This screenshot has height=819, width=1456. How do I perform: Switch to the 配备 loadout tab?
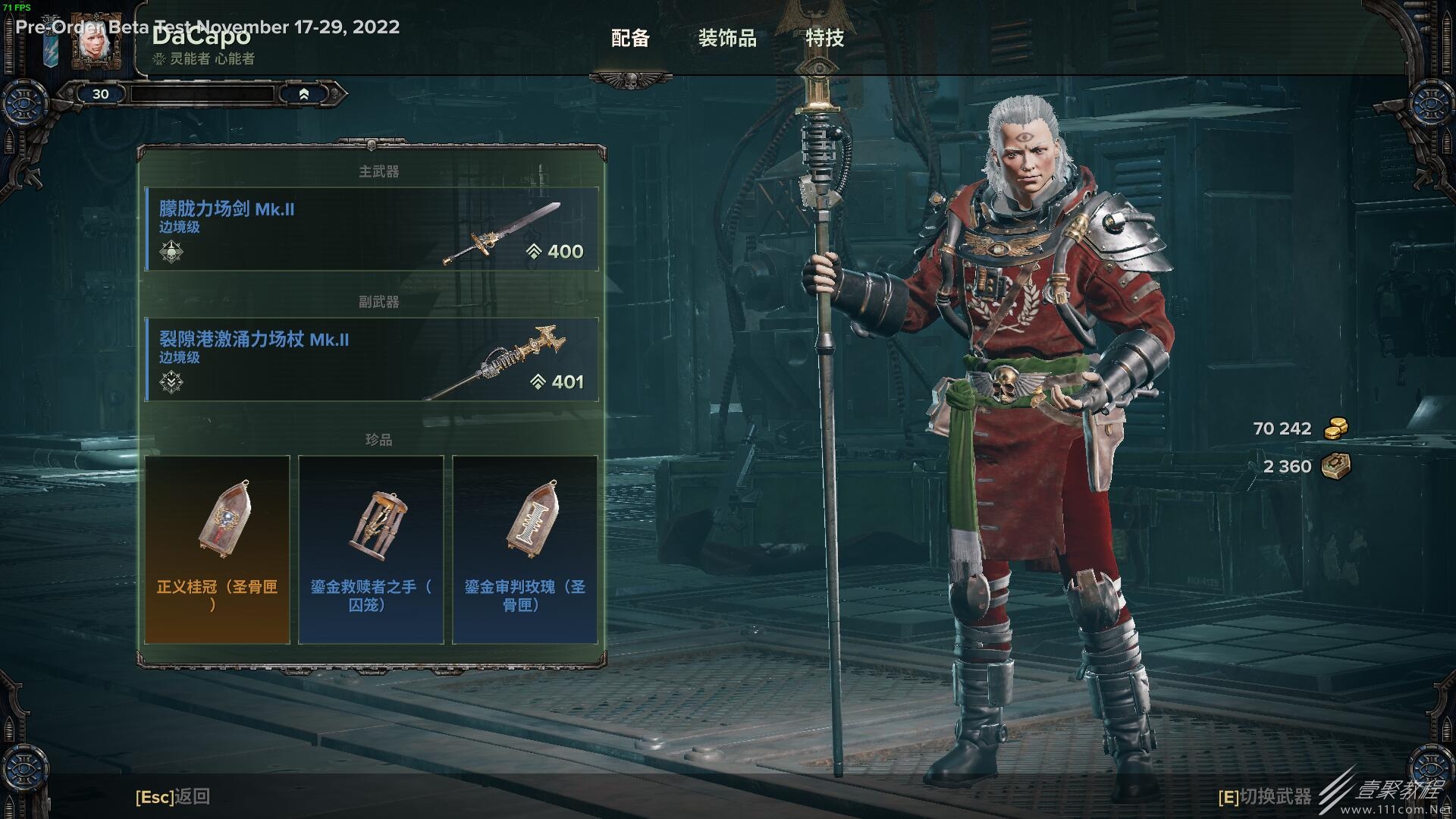tap(630, 38)
